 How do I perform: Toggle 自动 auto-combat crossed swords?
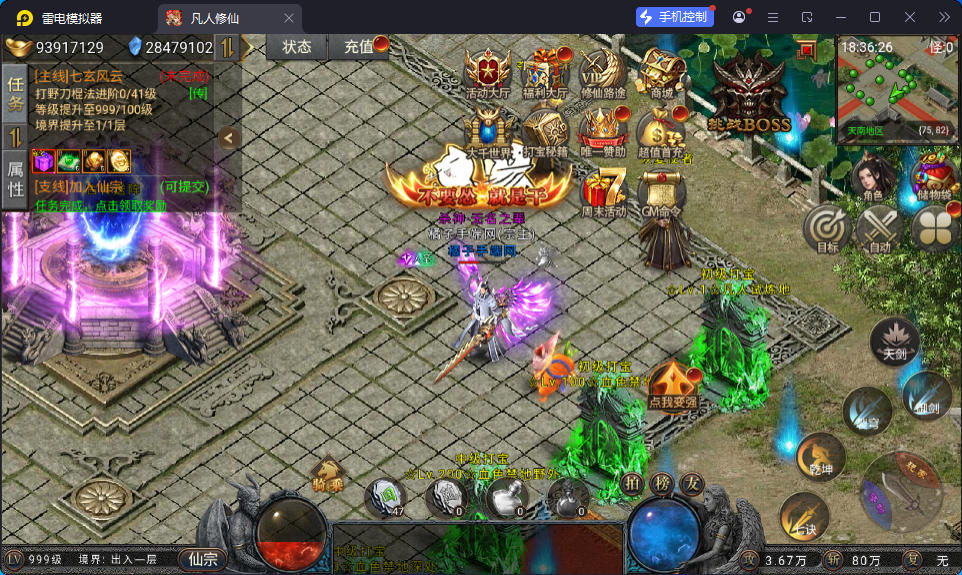click(879, 227)
